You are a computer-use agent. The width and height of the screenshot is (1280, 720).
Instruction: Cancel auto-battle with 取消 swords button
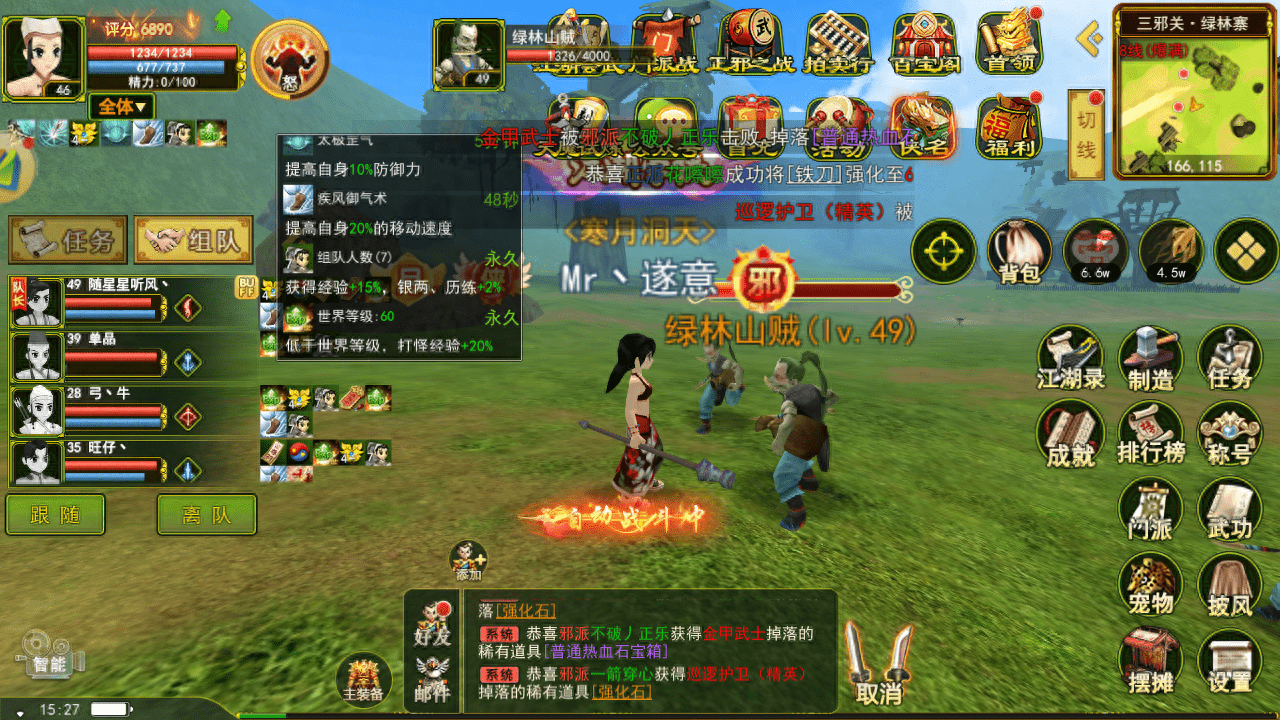(x=879, y=665)
